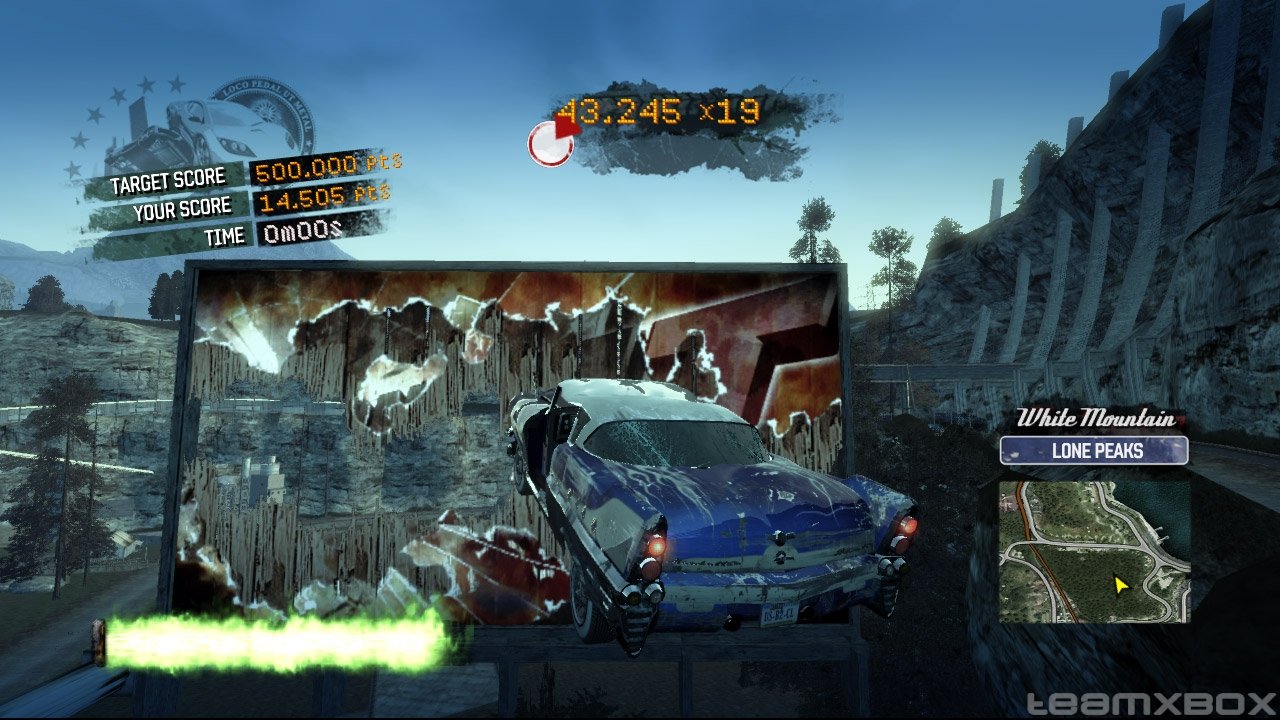Image resolution: width=1280 pixels, height=720 pixels.
Task: Select the Lone Peaks location label
Action: (1094, 451)
